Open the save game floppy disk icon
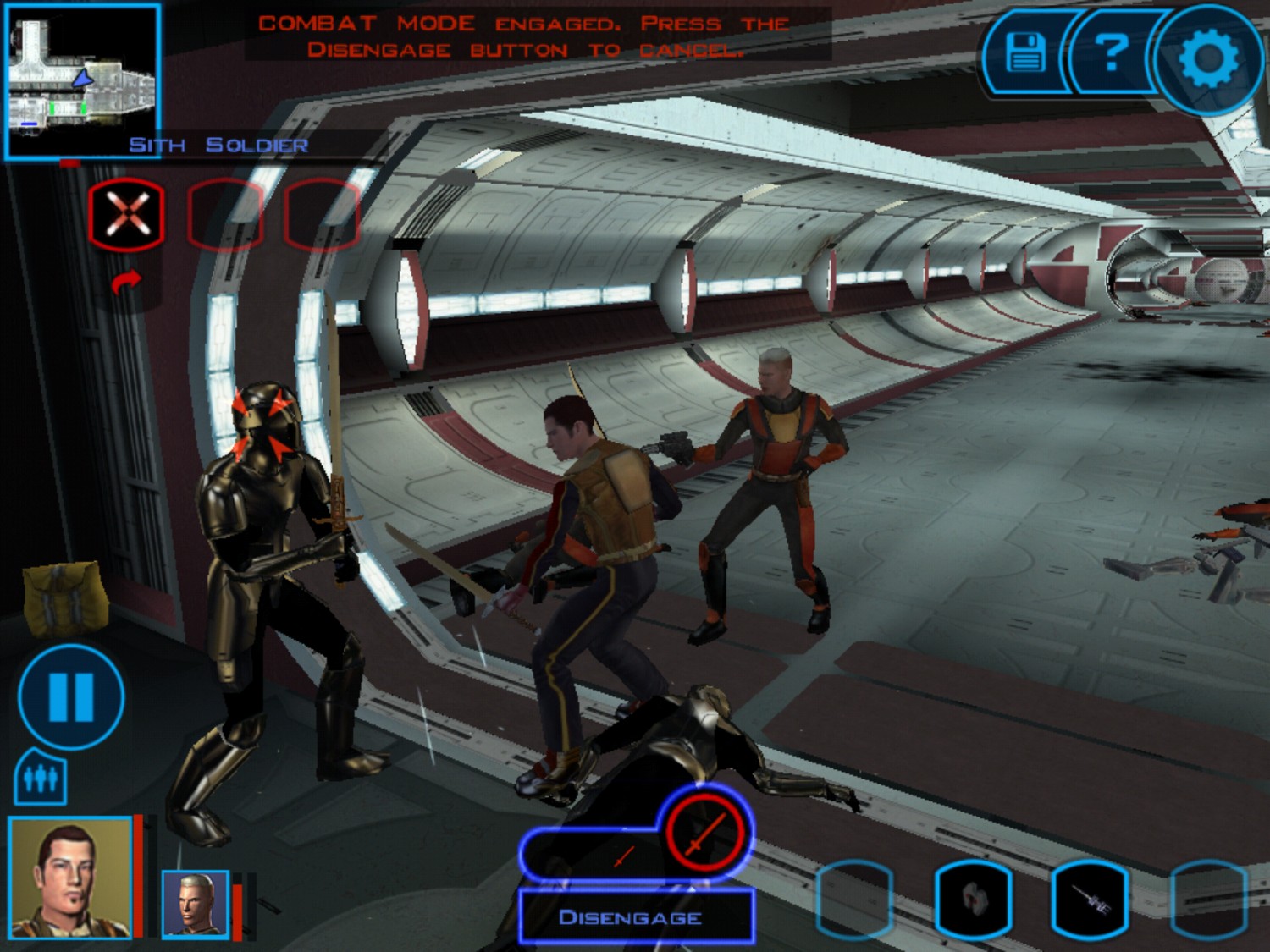 (1025, 53)
